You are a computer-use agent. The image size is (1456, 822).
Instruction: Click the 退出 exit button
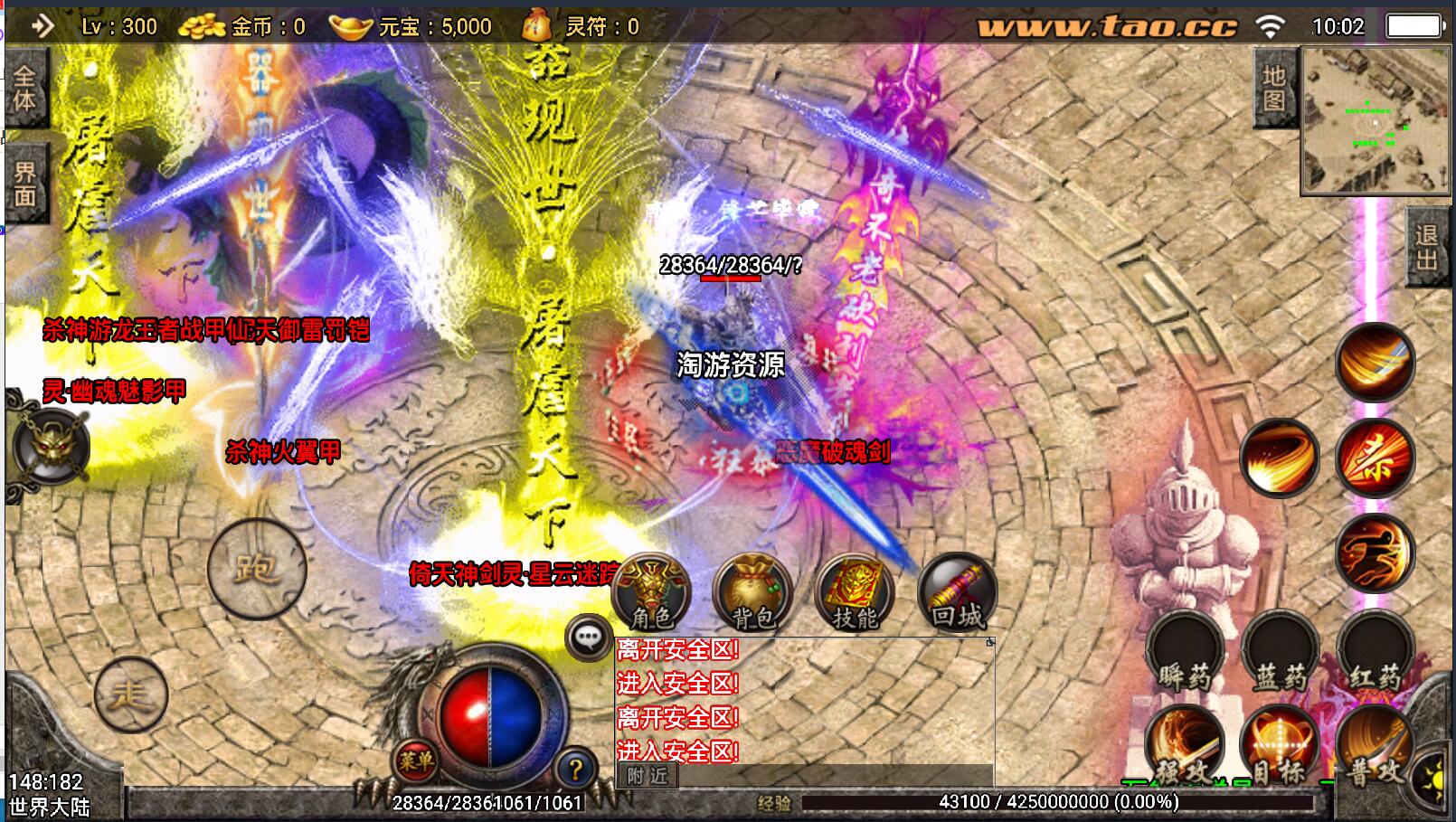point(1426,247)
